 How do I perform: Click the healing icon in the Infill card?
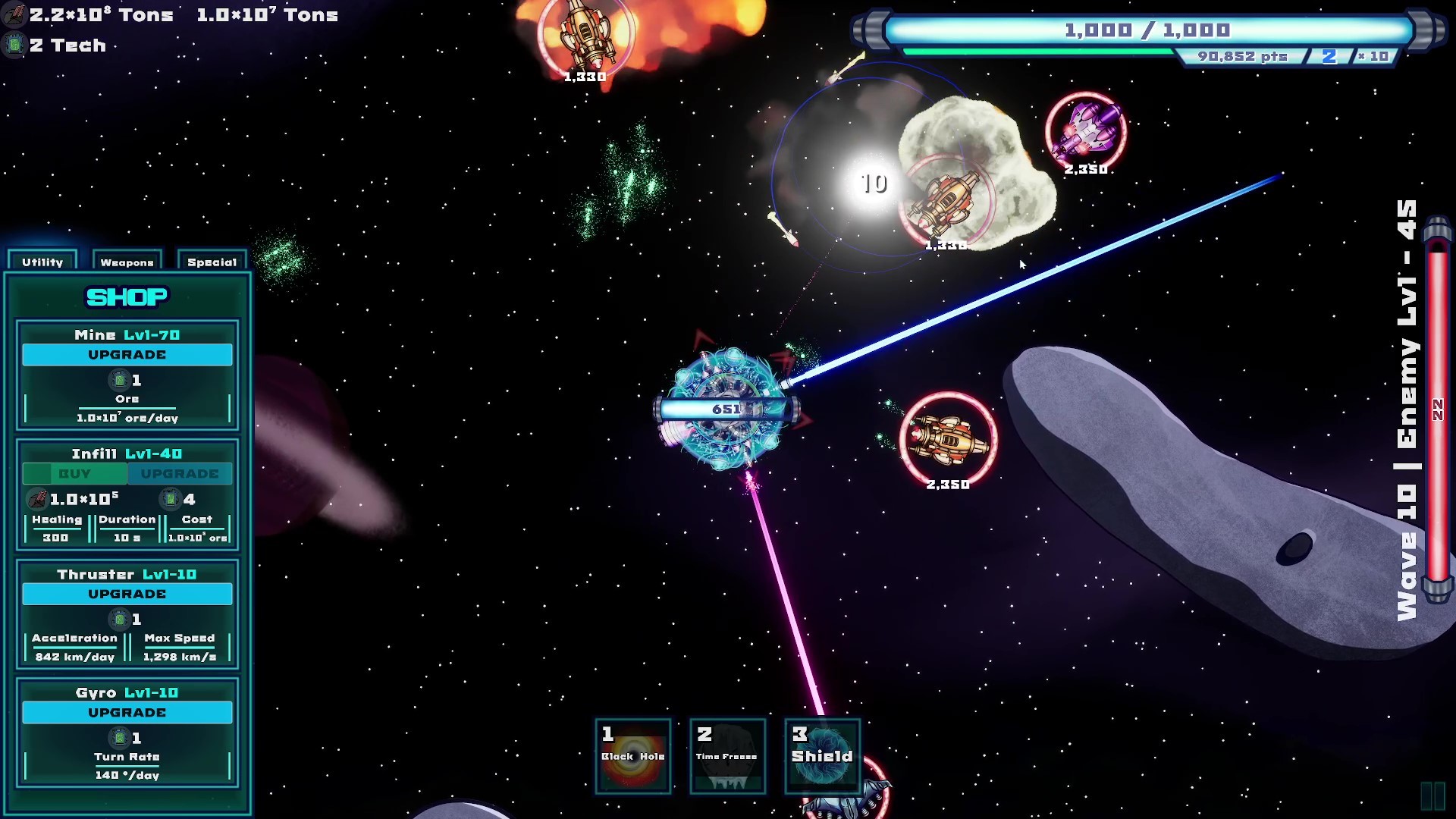point(37,498)
